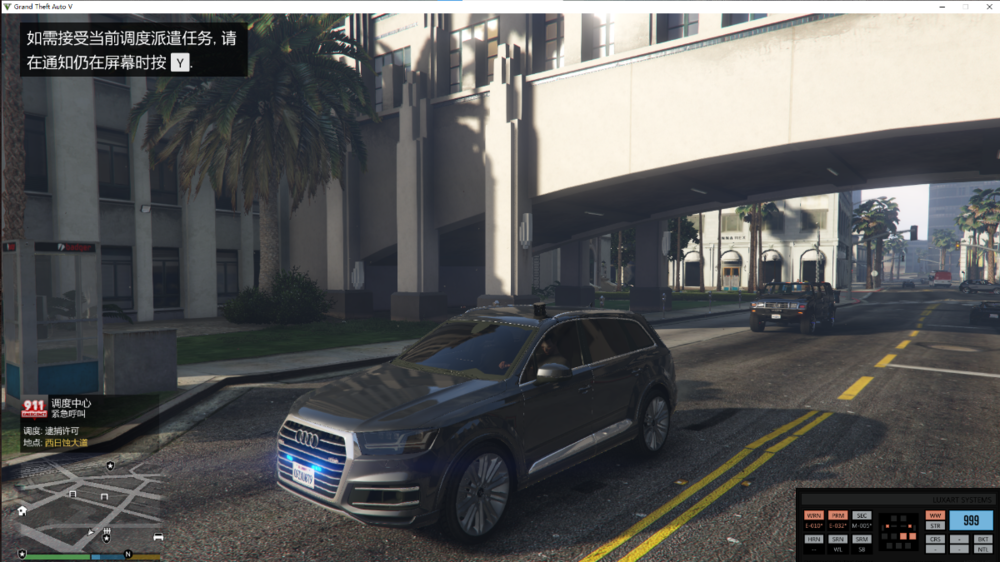Switch on the SEC secondary siren

coord(862,515)
